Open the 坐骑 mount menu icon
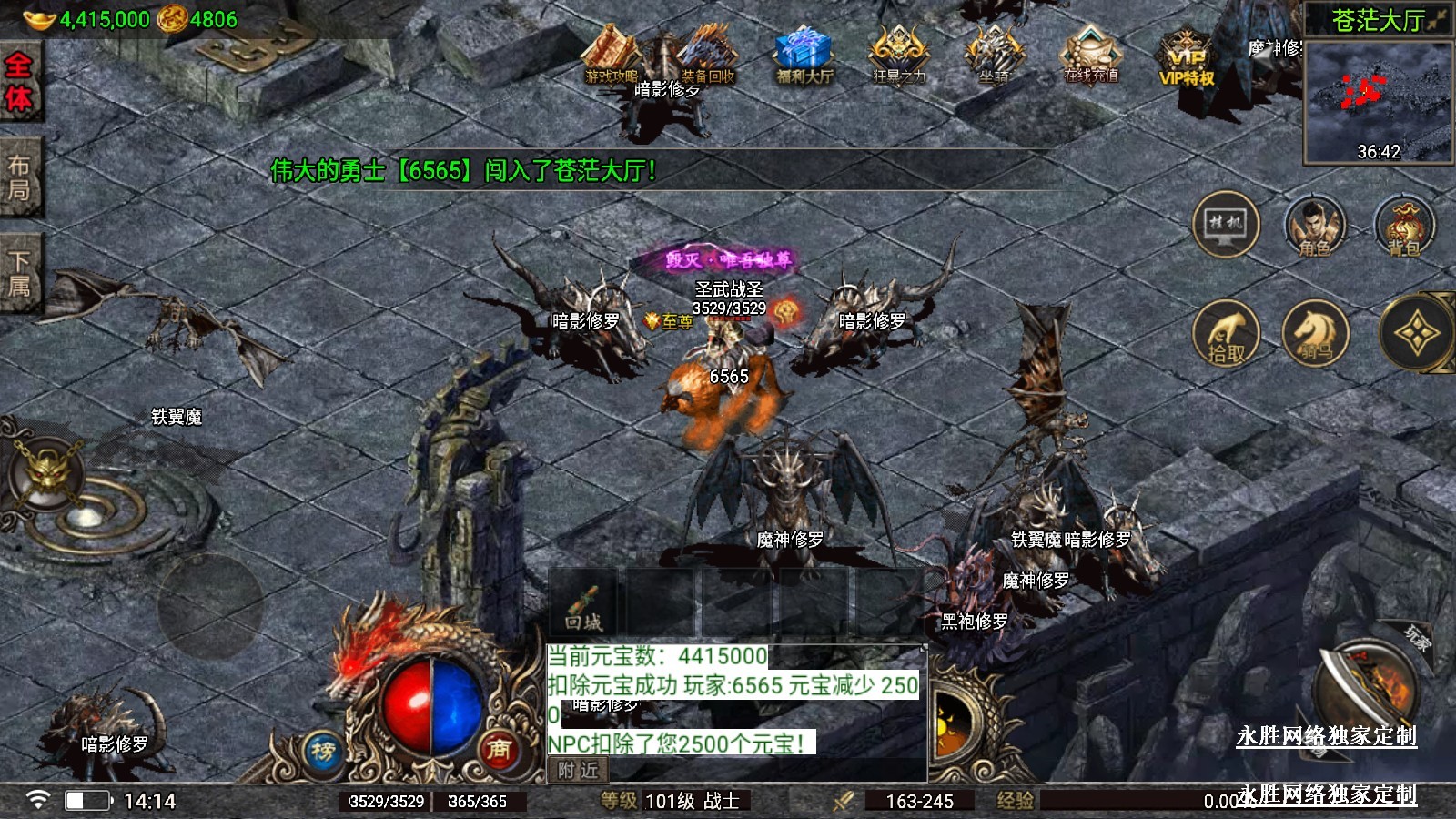The width and height of the screenshot is (1456, 819). point(995,55)
